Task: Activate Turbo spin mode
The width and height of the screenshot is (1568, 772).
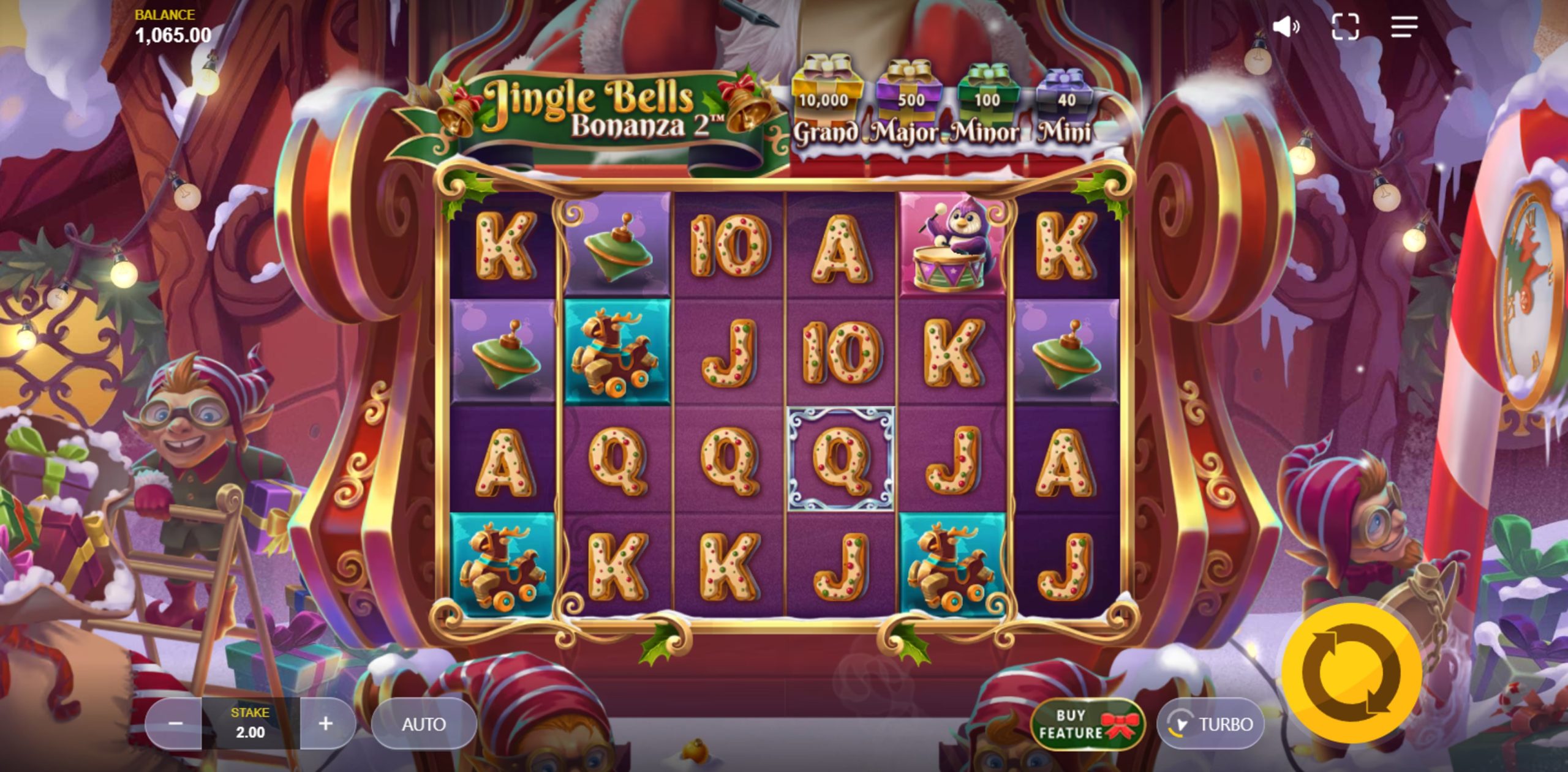Action: [x=1210, y=724]
